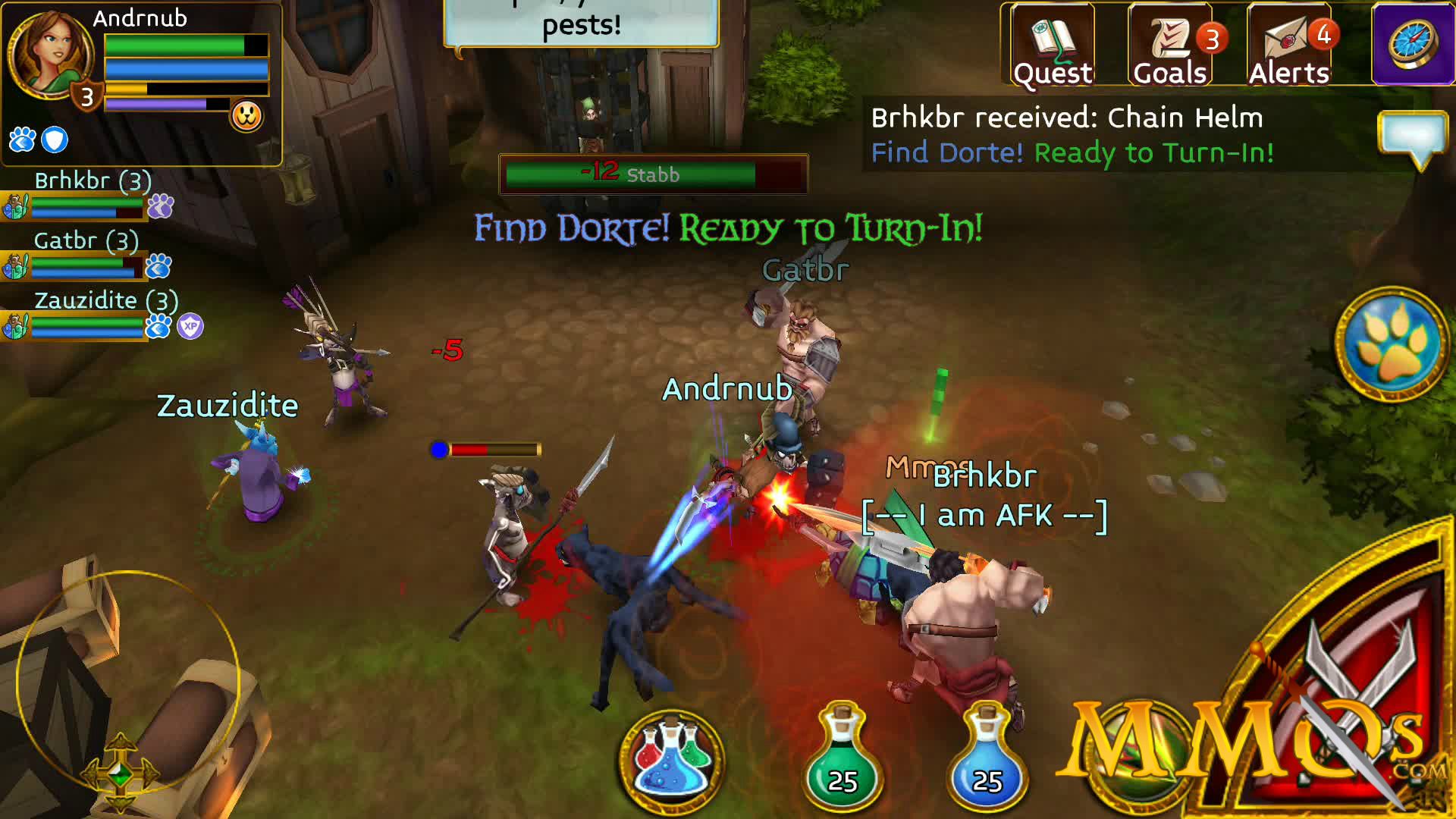The width and height of the screenshot is (1456, 819).
Task: Select the Stabb enemy target bar
Action: click(x=653, y=174)
